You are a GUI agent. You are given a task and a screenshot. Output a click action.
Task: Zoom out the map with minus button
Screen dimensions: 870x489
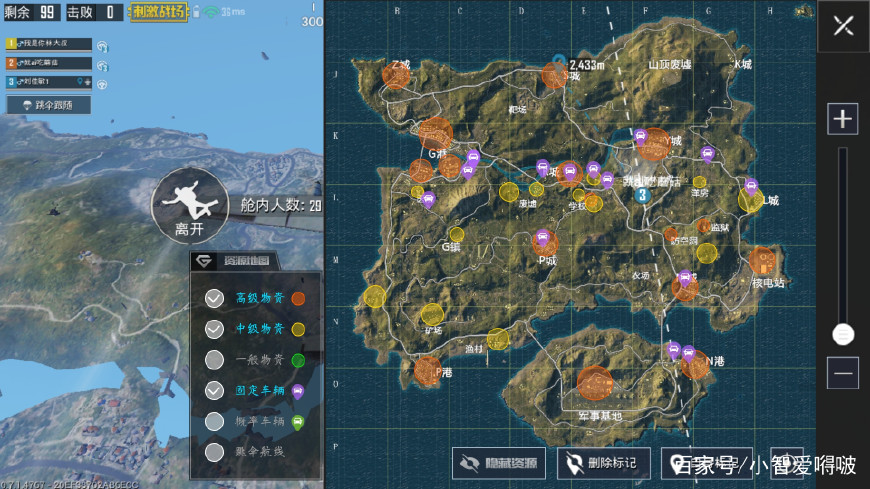point(843,372)
